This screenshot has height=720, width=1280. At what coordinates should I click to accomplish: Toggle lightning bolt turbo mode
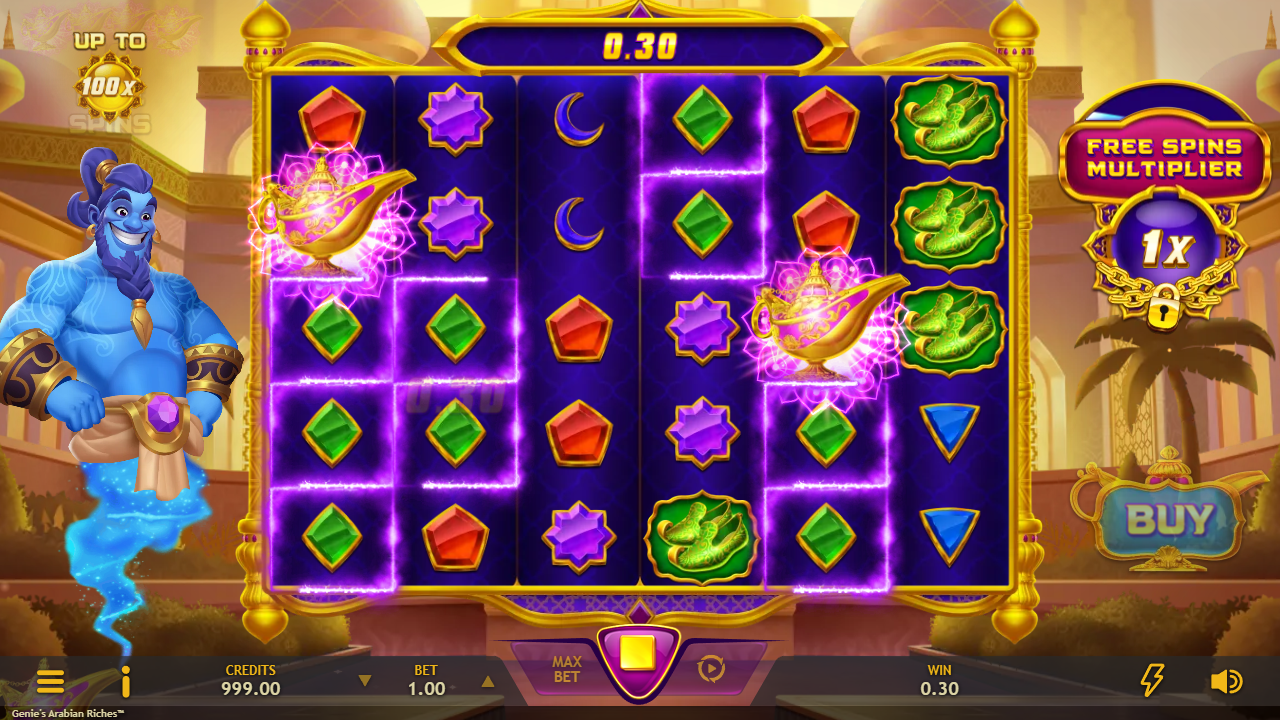coord(1152,681)
